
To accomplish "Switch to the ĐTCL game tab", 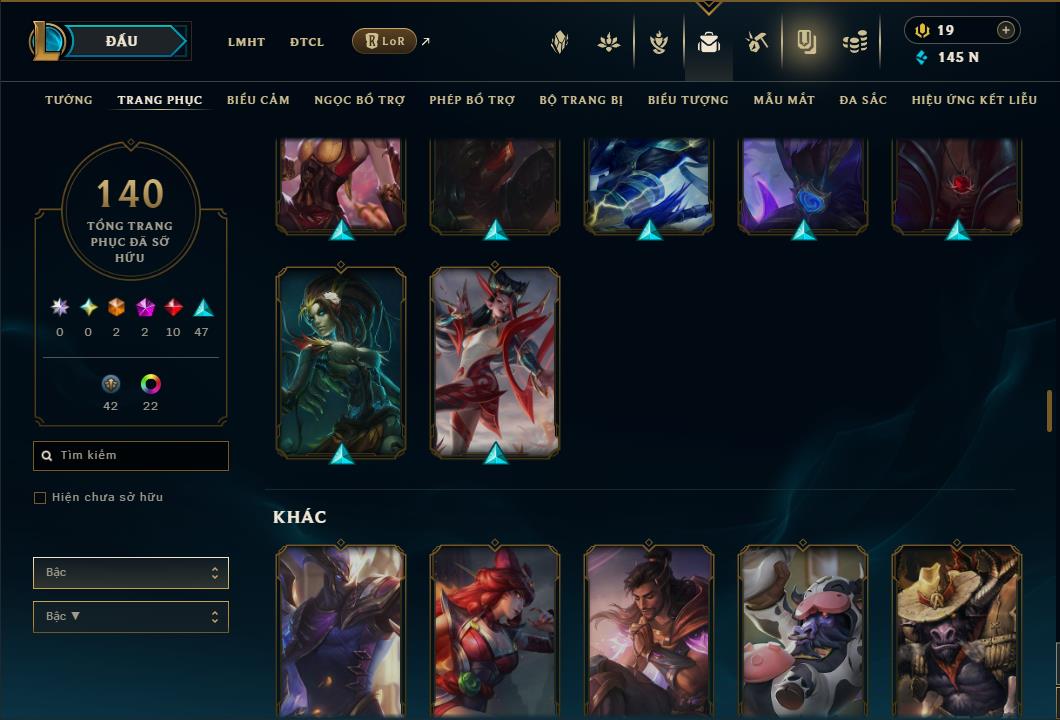I will (307, 42).
